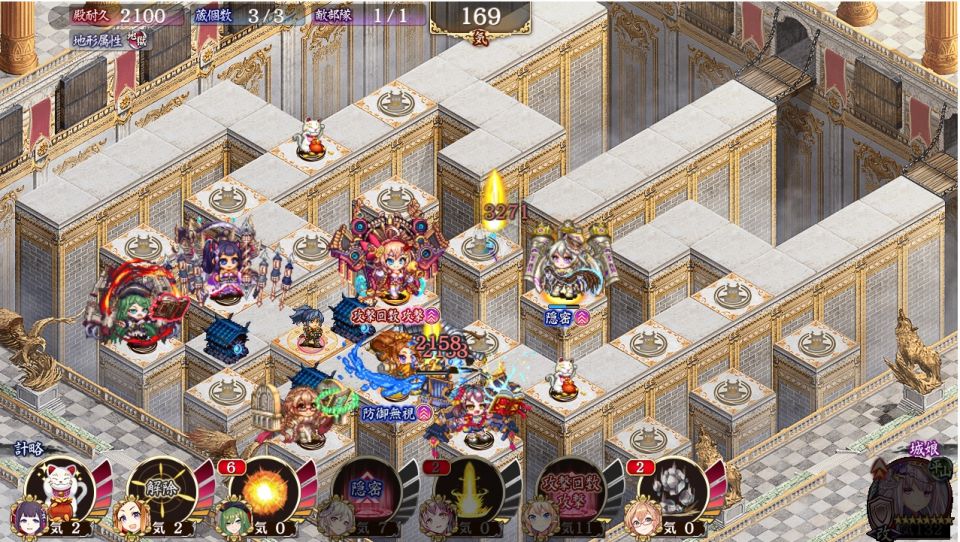960x542 pixels.
Task: Open the 城娘 castle girl portrait
Action: (x=909, y=497)
